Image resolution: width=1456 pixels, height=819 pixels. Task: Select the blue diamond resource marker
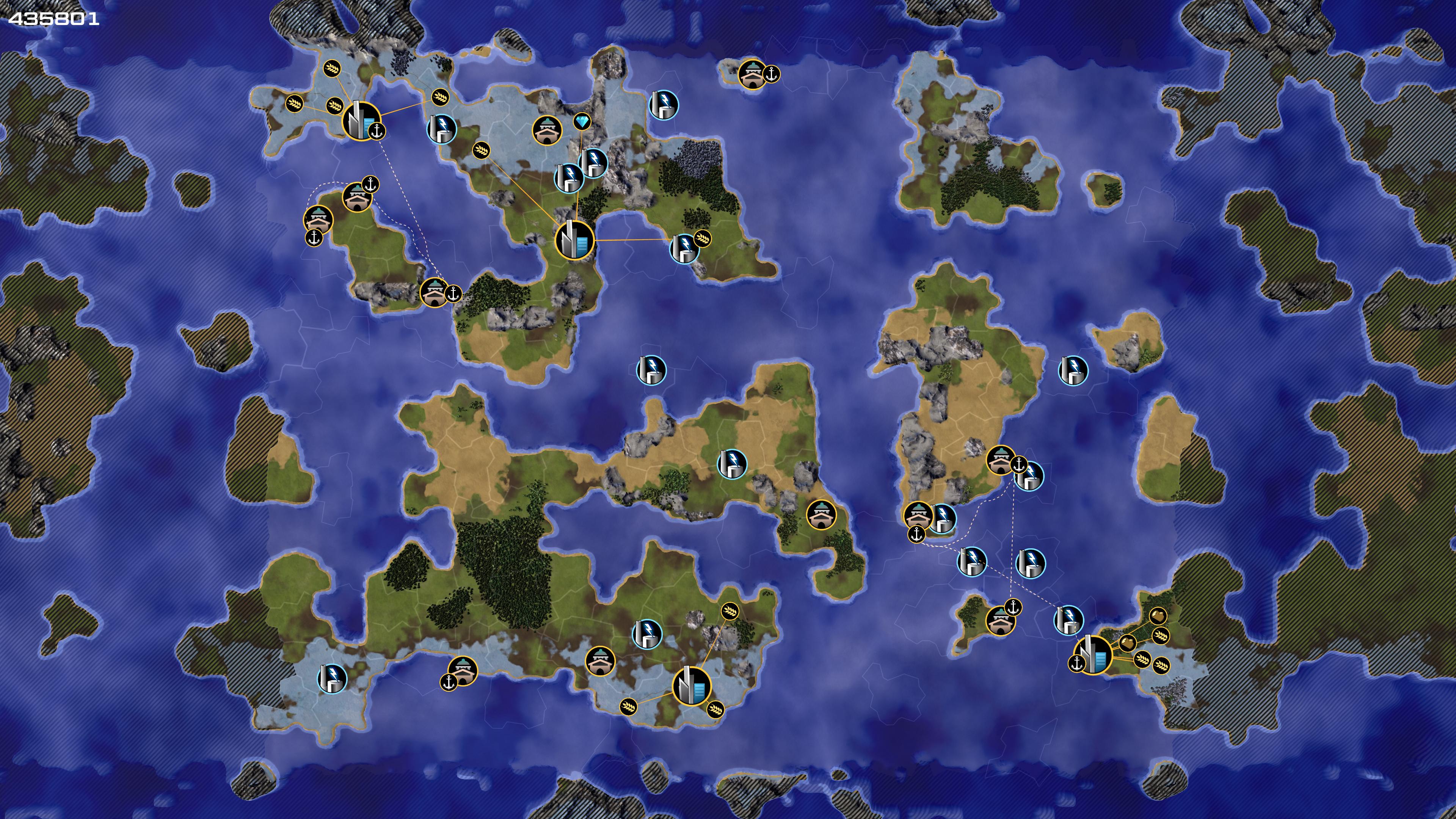(582, 121)
